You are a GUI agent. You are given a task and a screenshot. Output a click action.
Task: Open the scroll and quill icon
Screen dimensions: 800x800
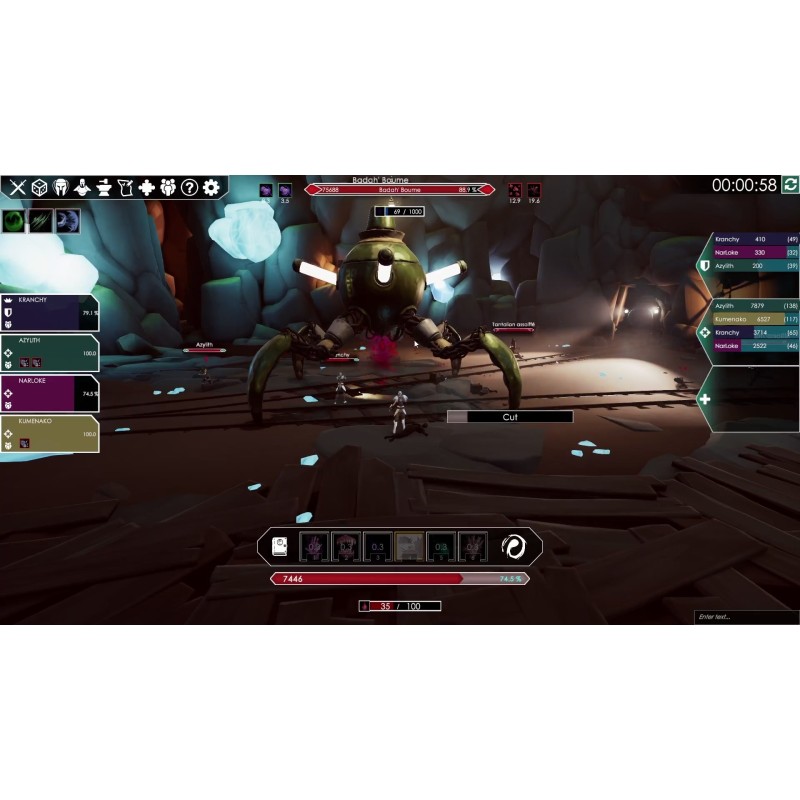click(x=125, y=187)
